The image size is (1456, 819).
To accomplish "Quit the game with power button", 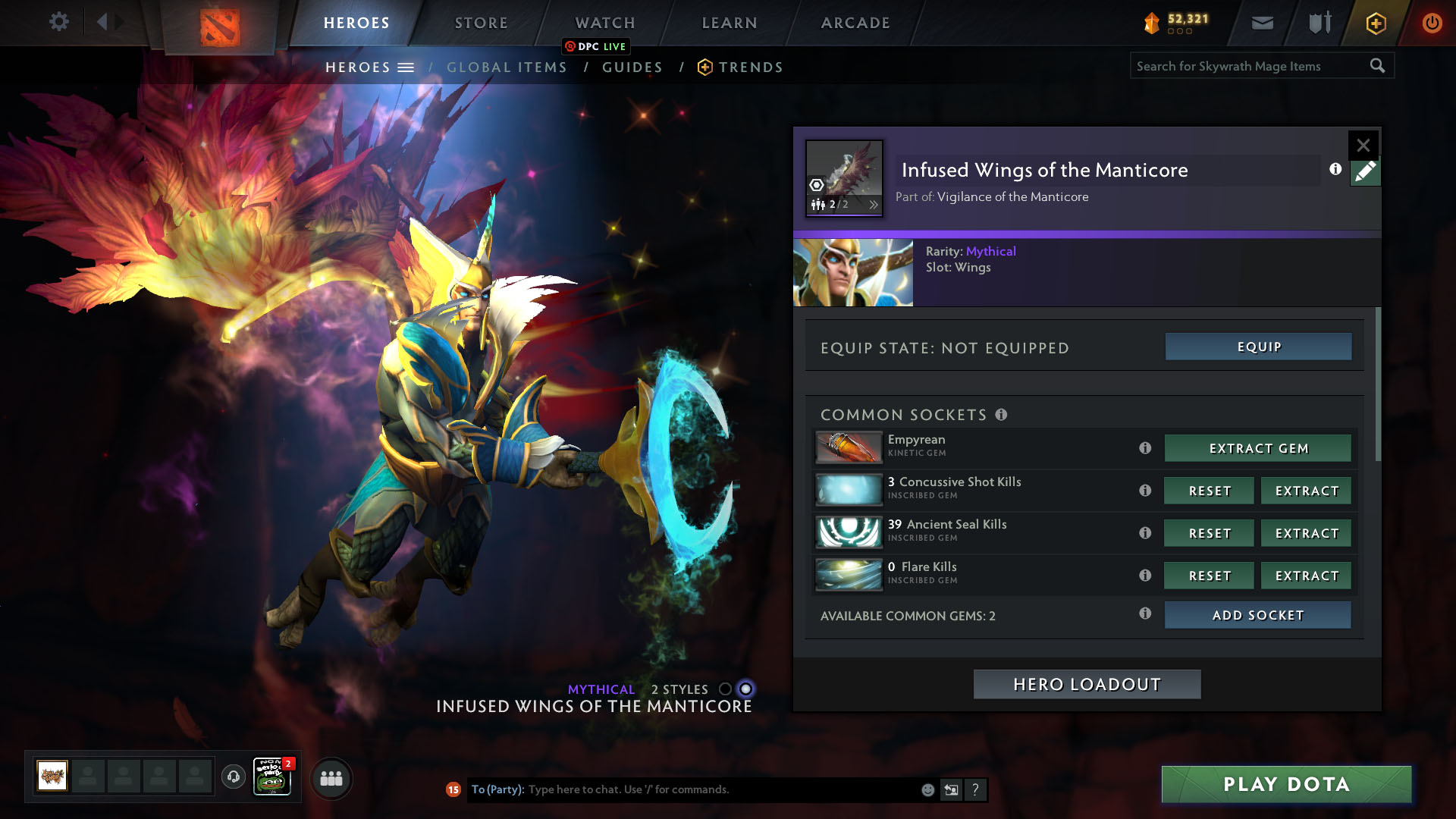I will (1431, 23).
